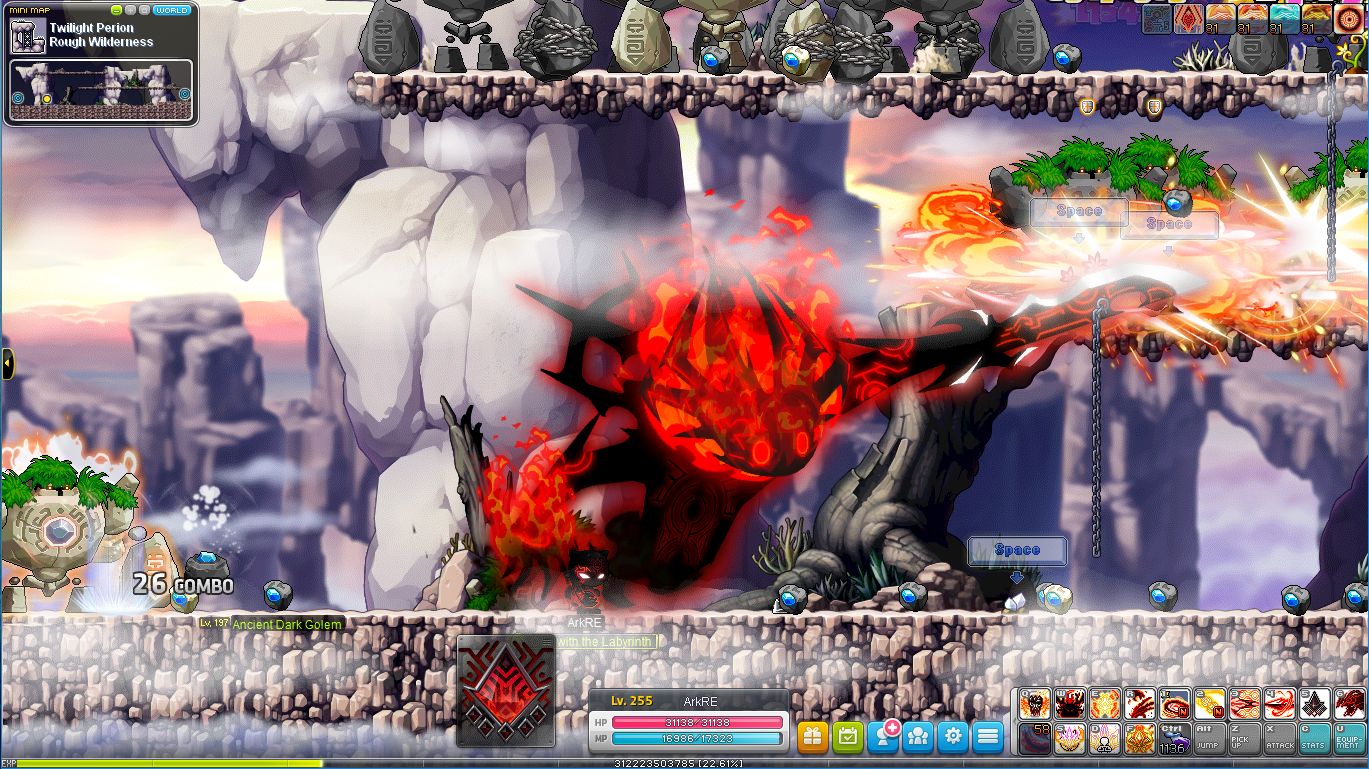Click the Attack quickslot on X
This screenshot has width=1369, height=769.
click(1279, 738)
